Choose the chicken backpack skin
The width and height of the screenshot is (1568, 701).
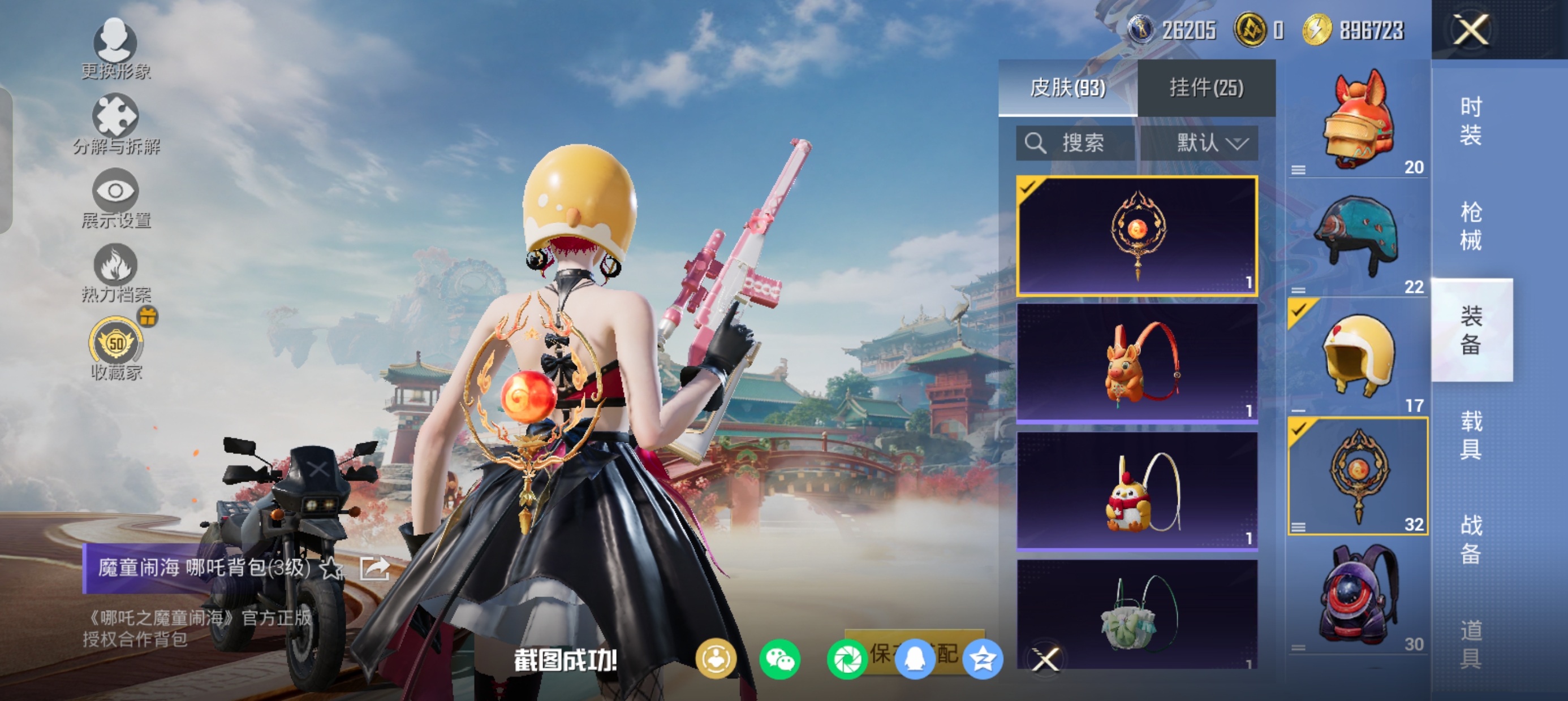[x=1137, y=491]
